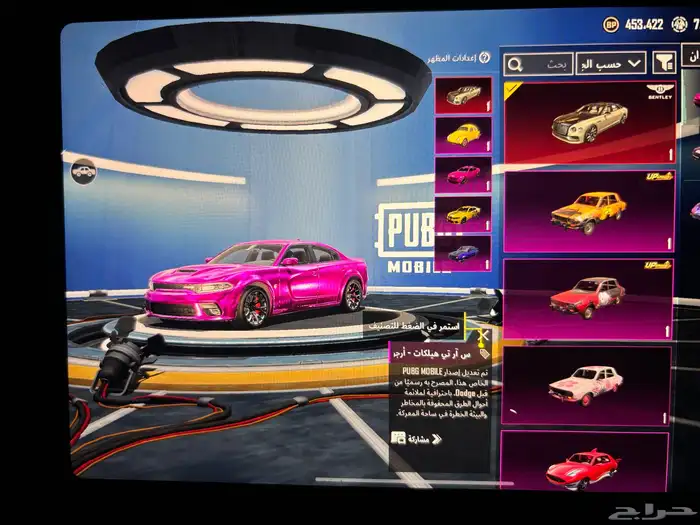
Task: Close the vehicle description popup
Action: click(x=485, y=337)
